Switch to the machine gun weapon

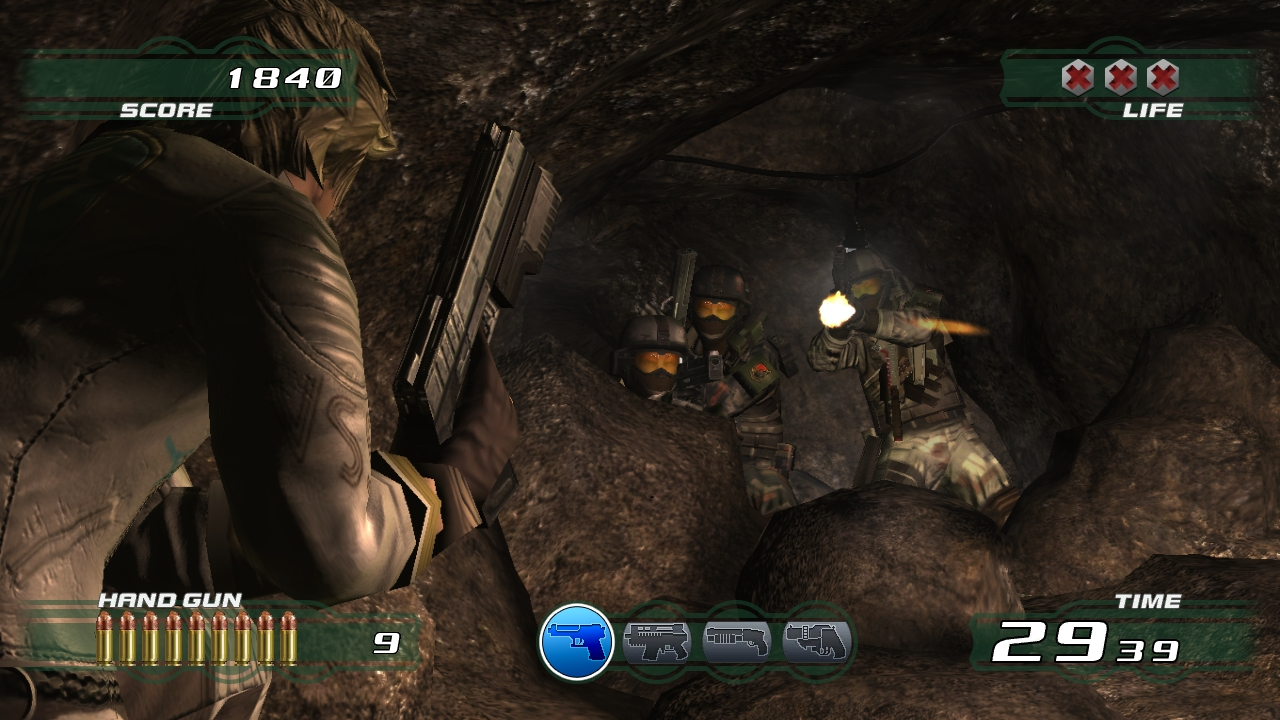656,641
